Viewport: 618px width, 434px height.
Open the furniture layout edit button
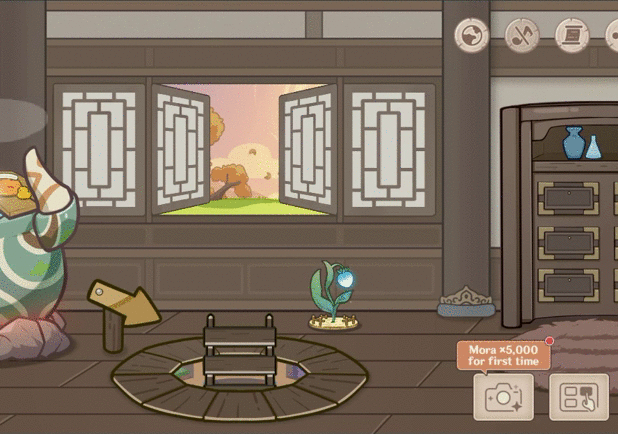pyautogui.click(x=578, y=397)
